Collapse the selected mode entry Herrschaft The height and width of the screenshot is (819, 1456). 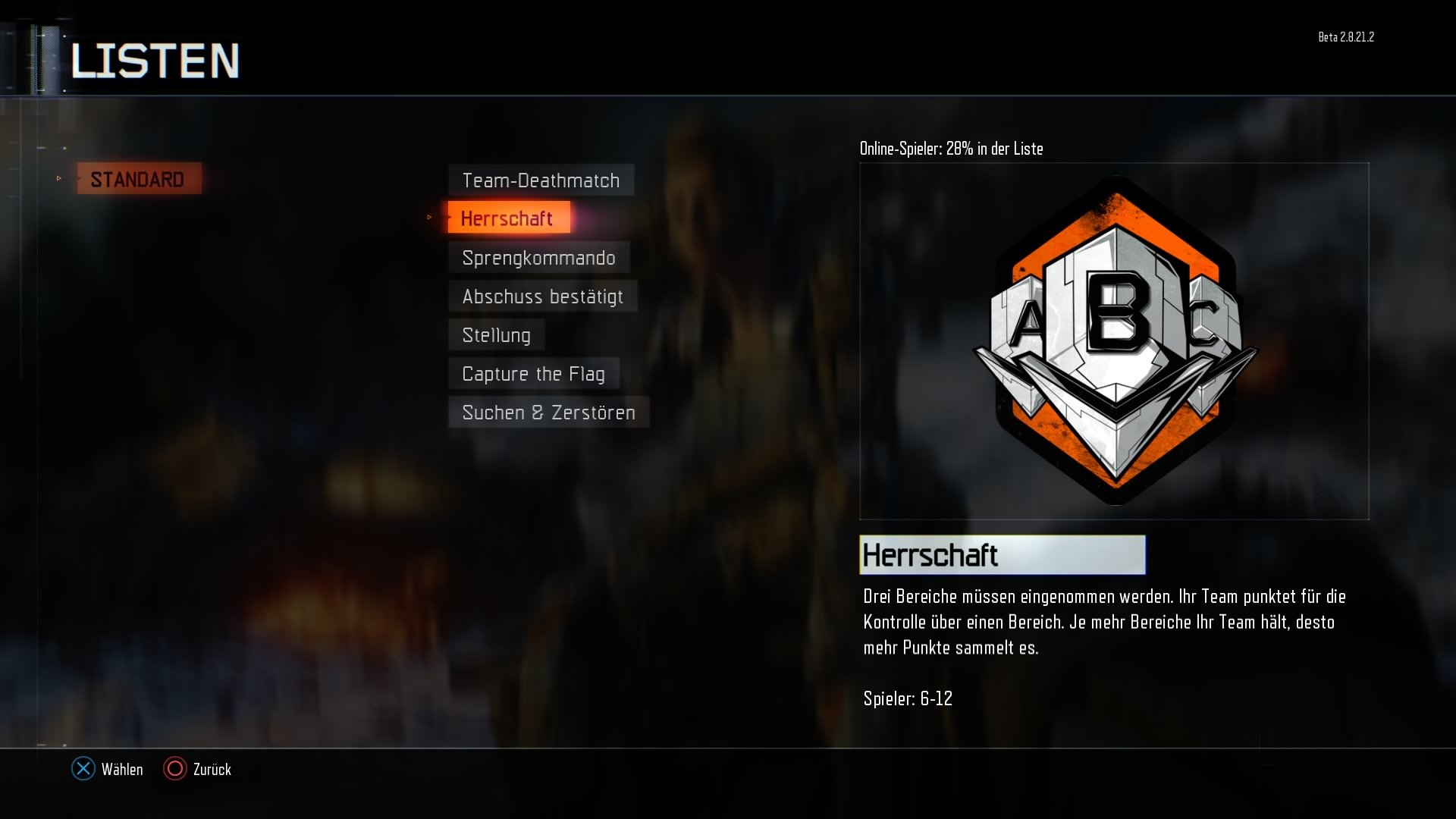(509, 218)
